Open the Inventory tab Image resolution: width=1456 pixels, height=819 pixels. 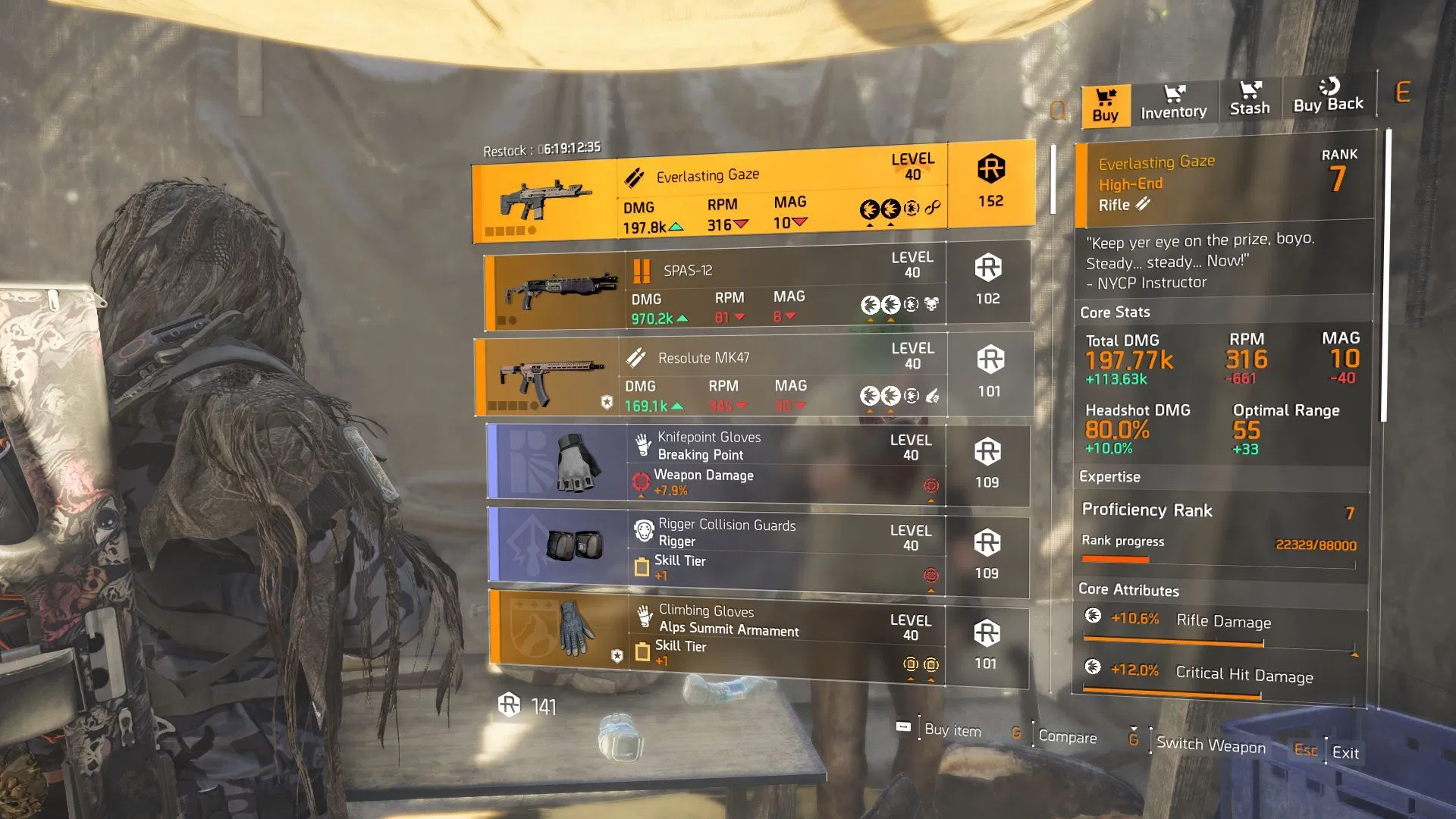tap(1173, 103)
